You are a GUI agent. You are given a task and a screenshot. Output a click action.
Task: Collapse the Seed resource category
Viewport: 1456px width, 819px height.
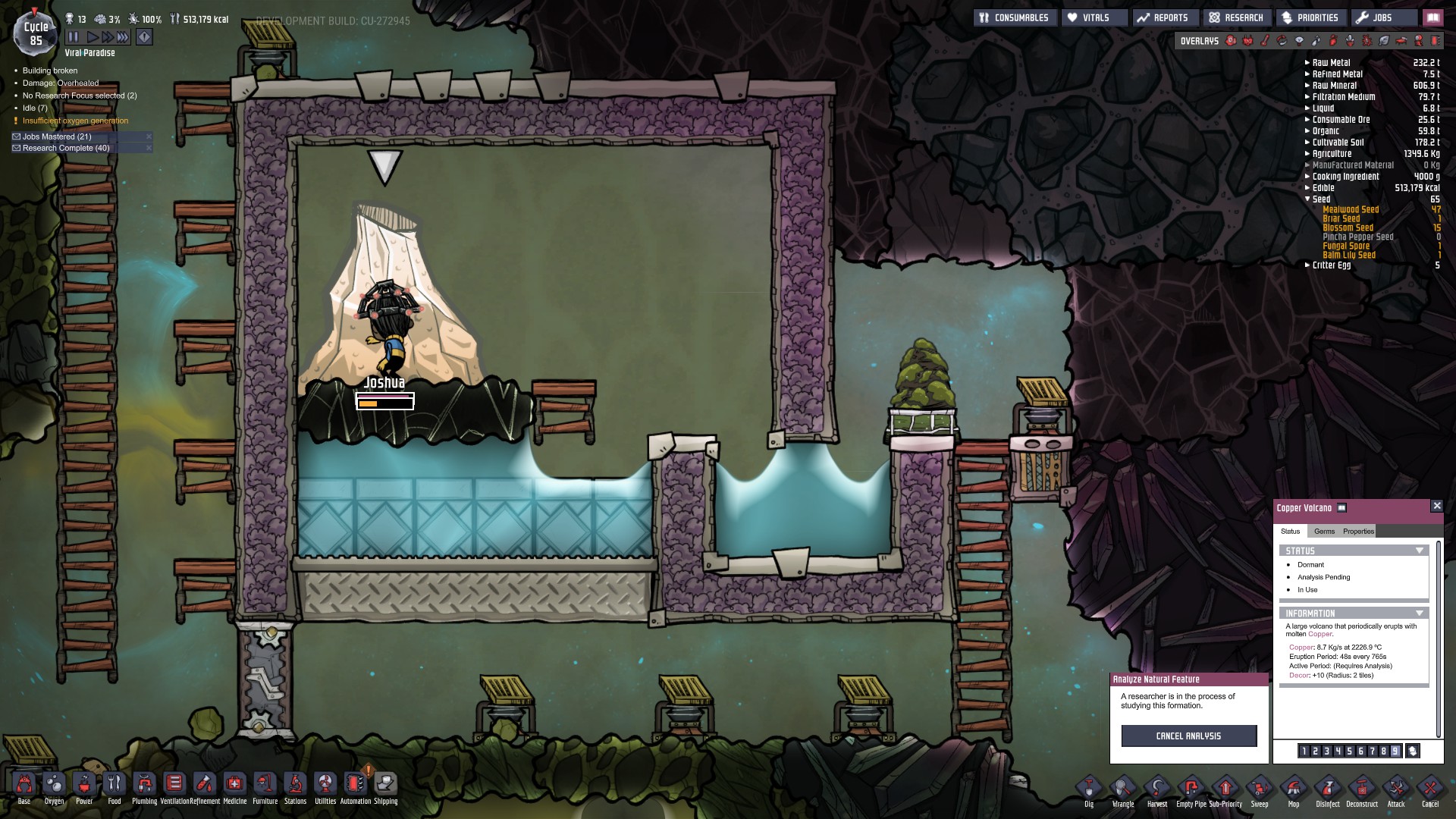1307,199
